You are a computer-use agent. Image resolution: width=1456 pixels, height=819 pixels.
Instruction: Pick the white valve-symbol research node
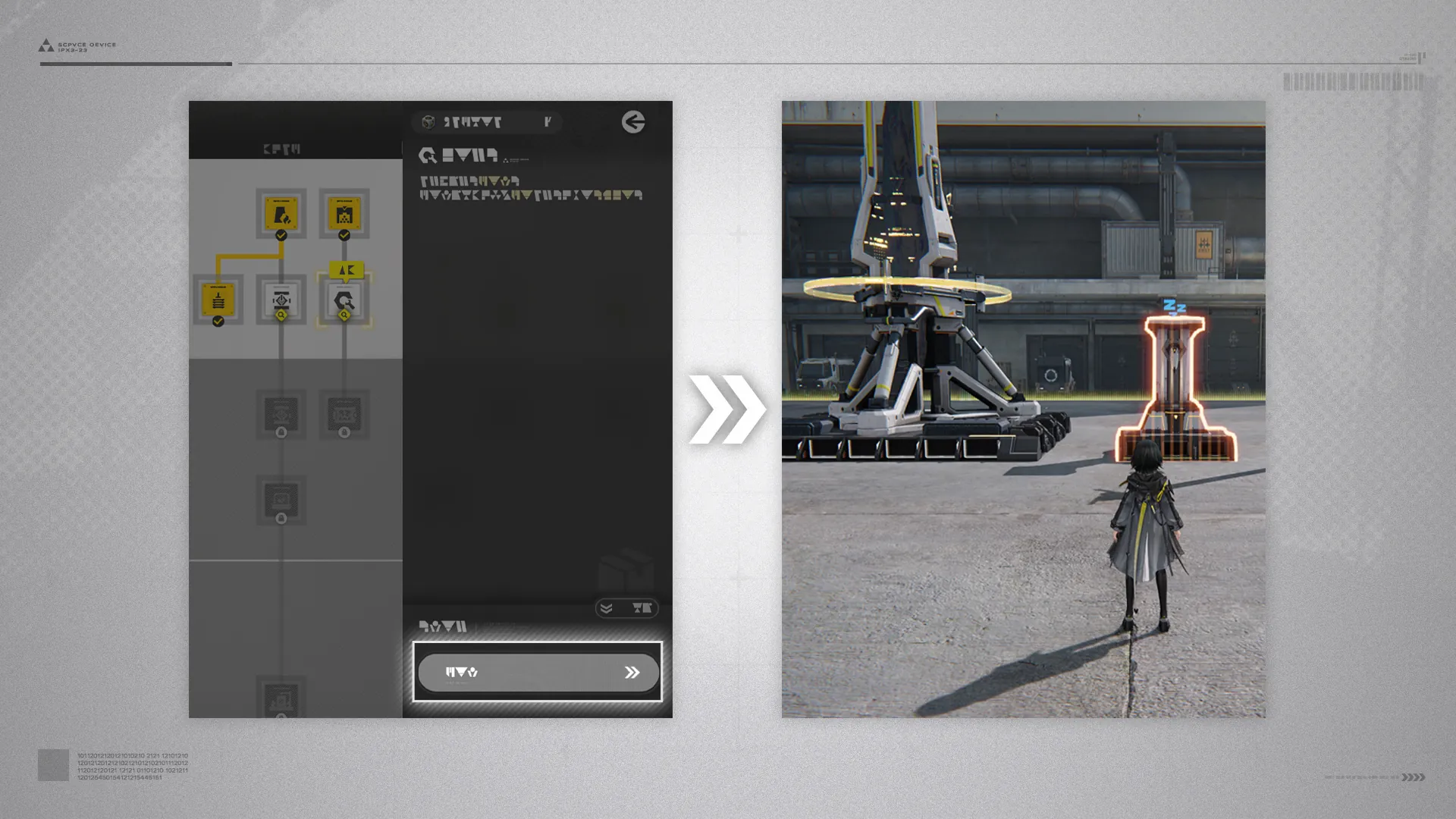coord(281,300)
